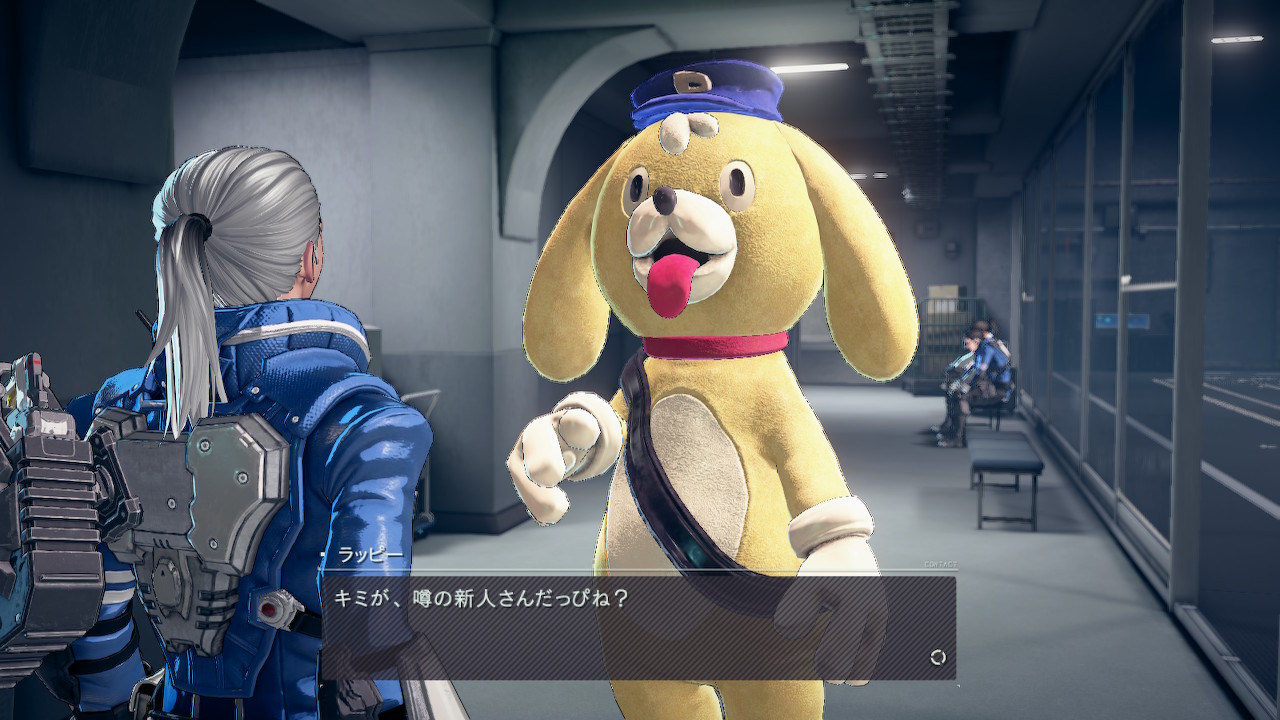This screenshot has width=1280, height=720.
Task: Click the circular continue indicator in the dialogue box
Action: click(x=937, y=657)
